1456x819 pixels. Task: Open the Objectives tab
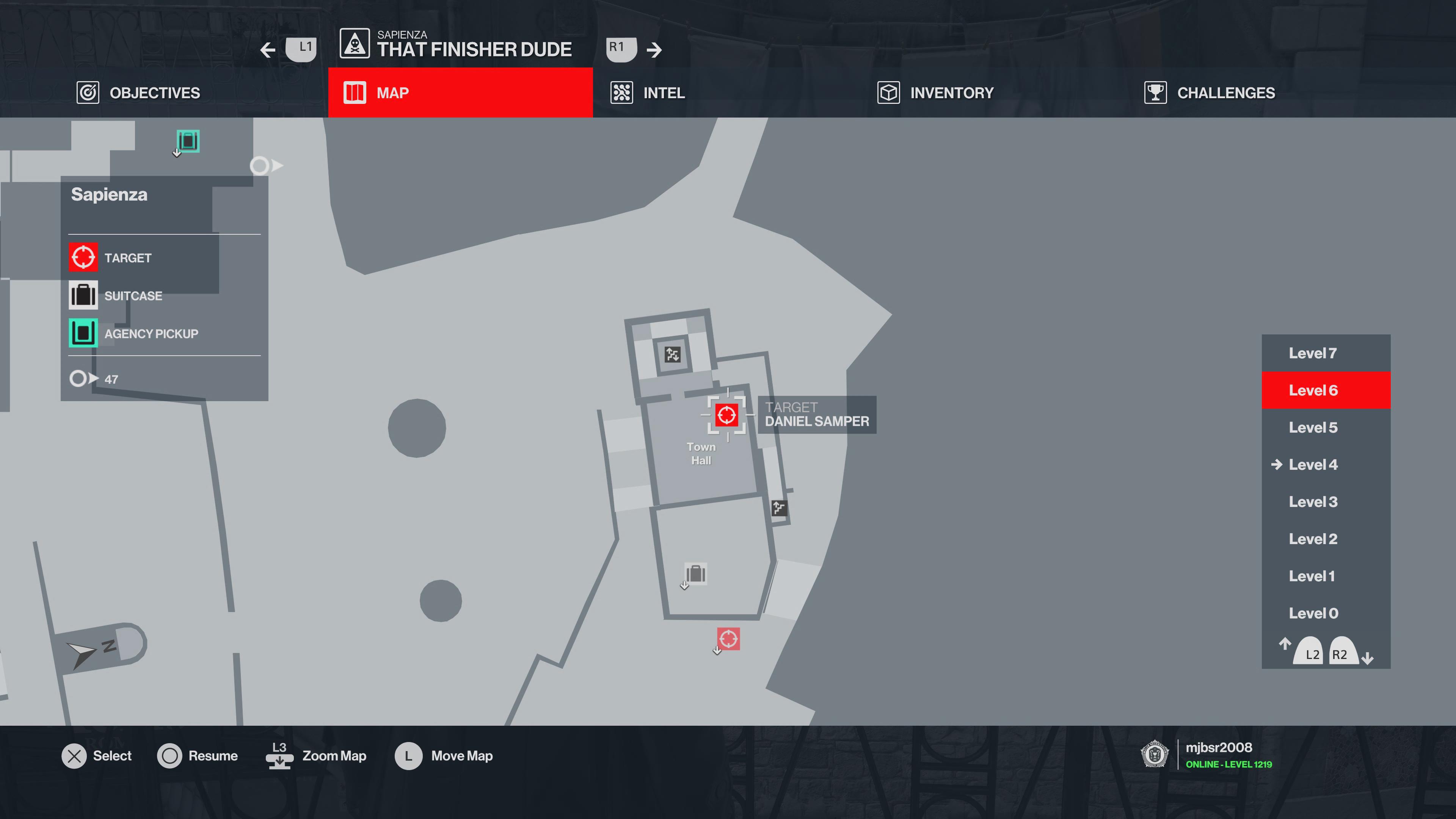[x=139, y=93]
